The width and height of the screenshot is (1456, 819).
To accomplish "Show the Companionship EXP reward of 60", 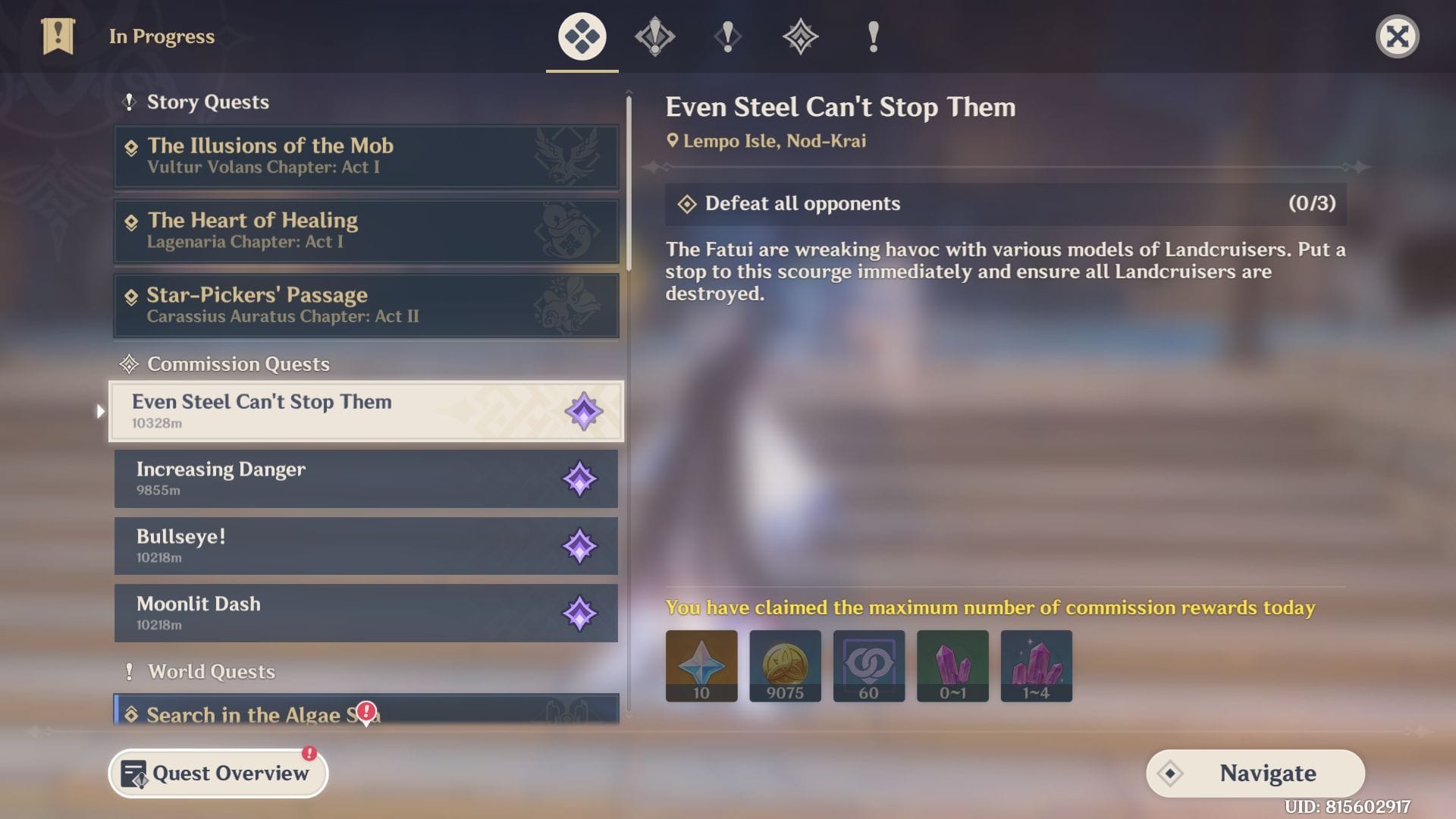I will tap(868, 665).
